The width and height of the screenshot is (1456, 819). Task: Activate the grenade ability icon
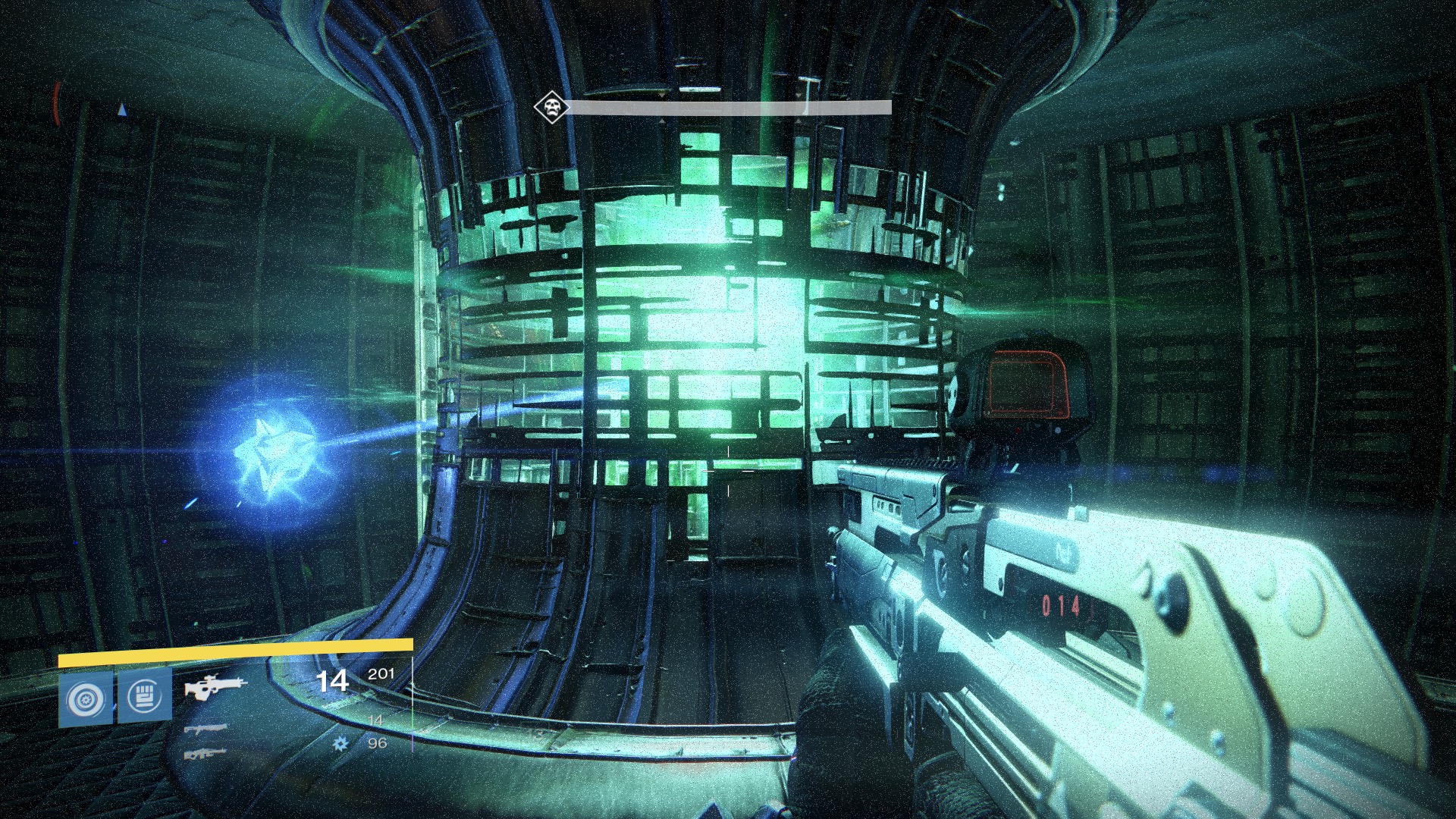point(85,698)
